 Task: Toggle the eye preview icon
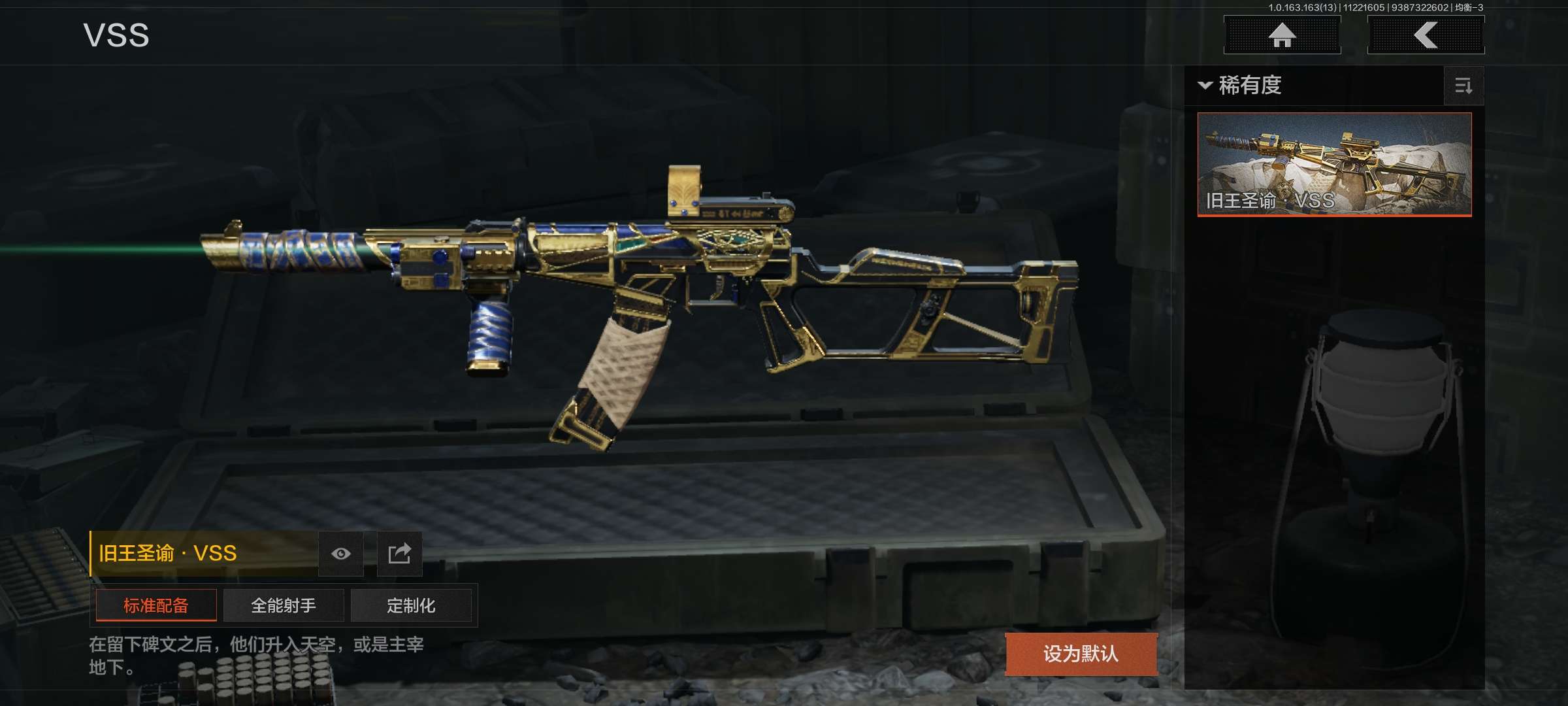pos(340,554)
